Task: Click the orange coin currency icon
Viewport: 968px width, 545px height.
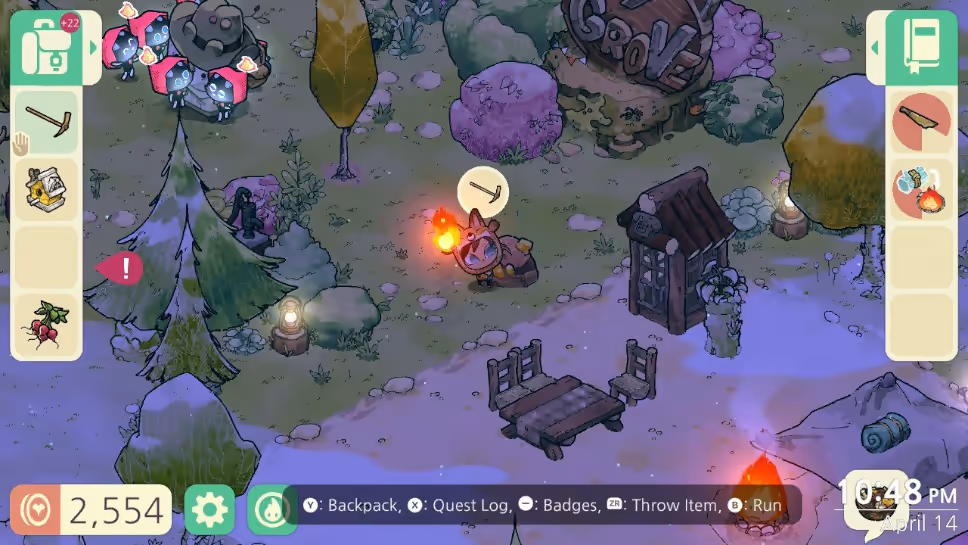Action: coord(35,510)
